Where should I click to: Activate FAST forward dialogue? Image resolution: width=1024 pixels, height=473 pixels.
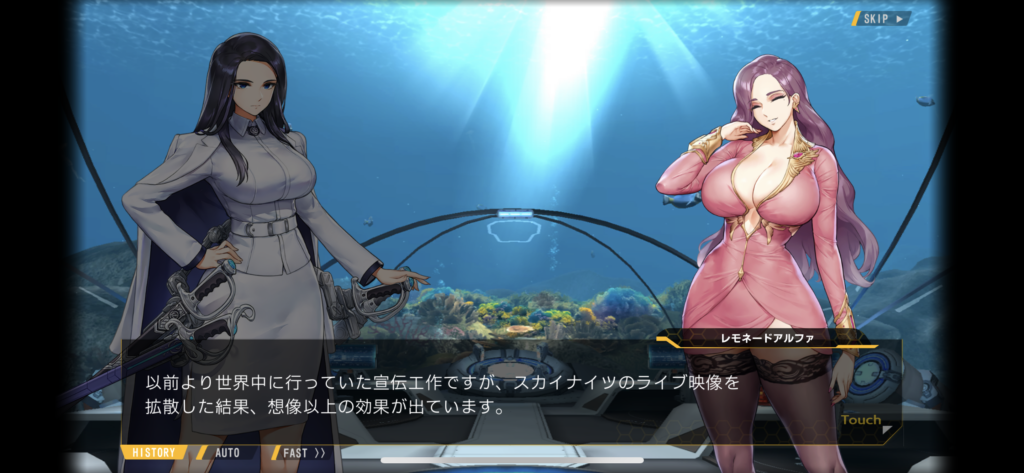[302, 452]
